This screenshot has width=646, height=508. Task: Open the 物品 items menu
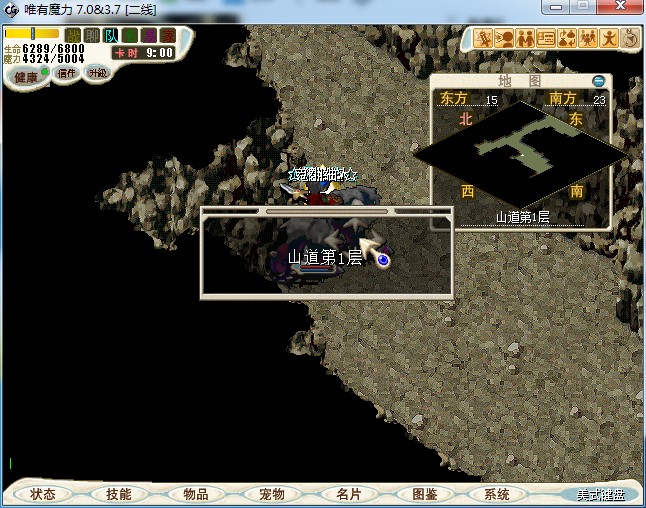coord(195,494)
